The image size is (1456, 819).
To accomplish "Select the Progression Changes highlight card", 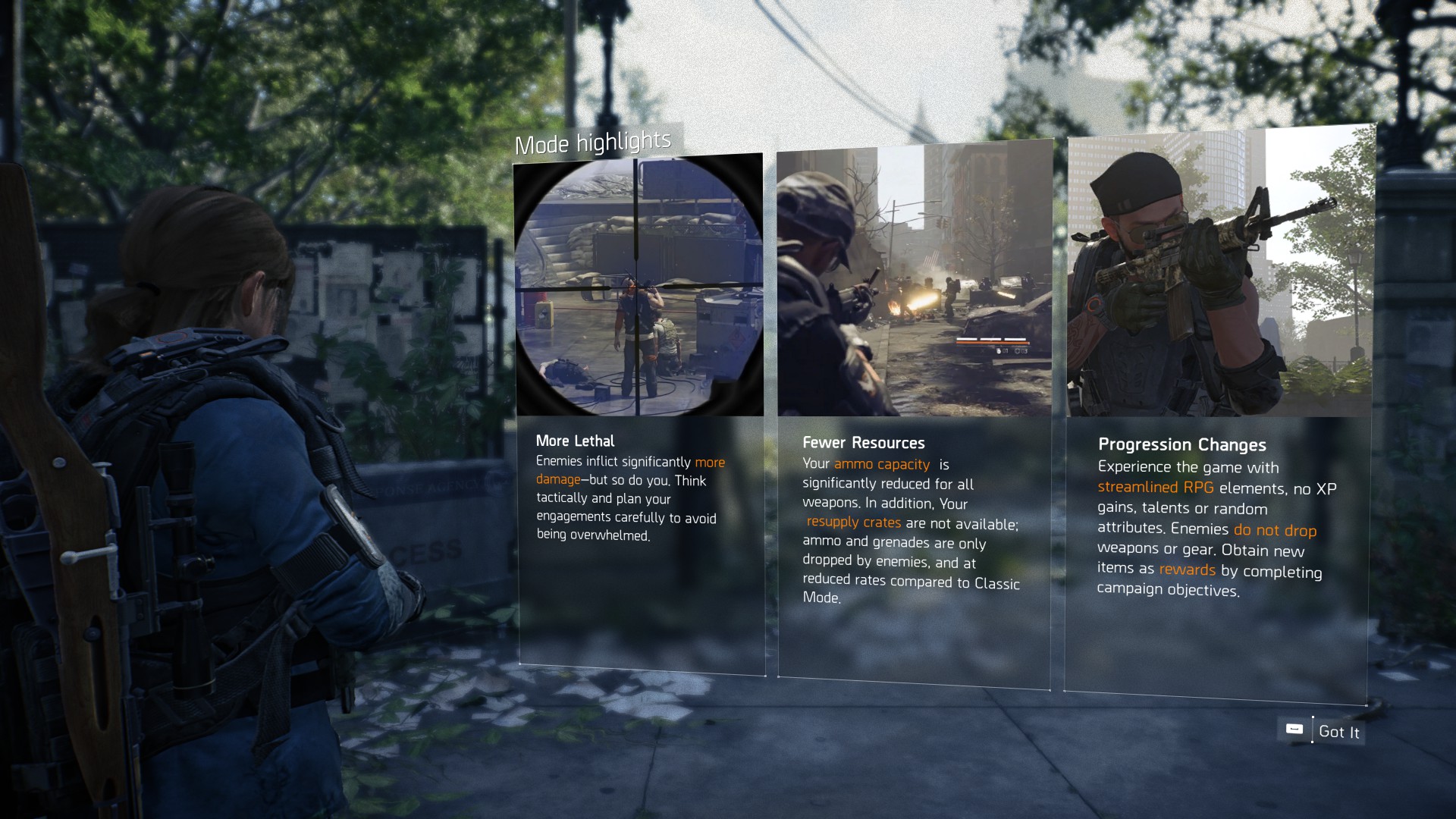I will coord(1219,413).
